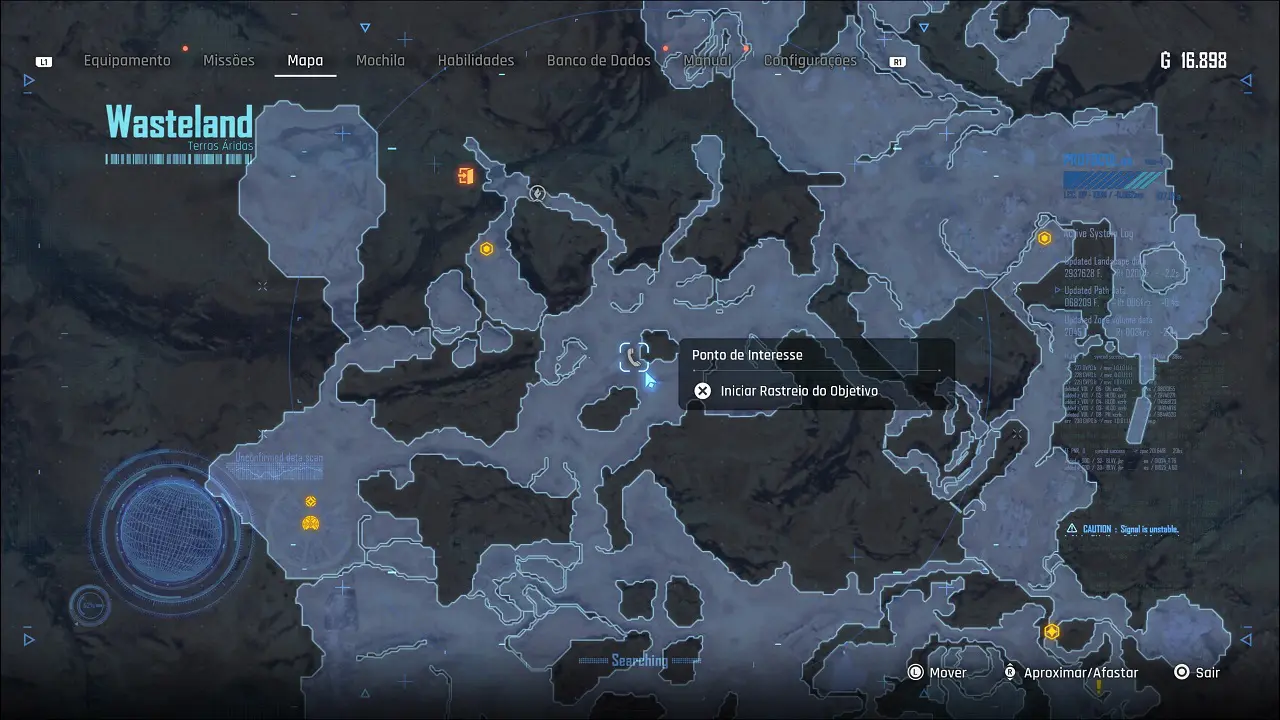The width and height of the screenshot is (1280, 720).
Task: Go to the Habilidades tab
Action: click(476, 60)
